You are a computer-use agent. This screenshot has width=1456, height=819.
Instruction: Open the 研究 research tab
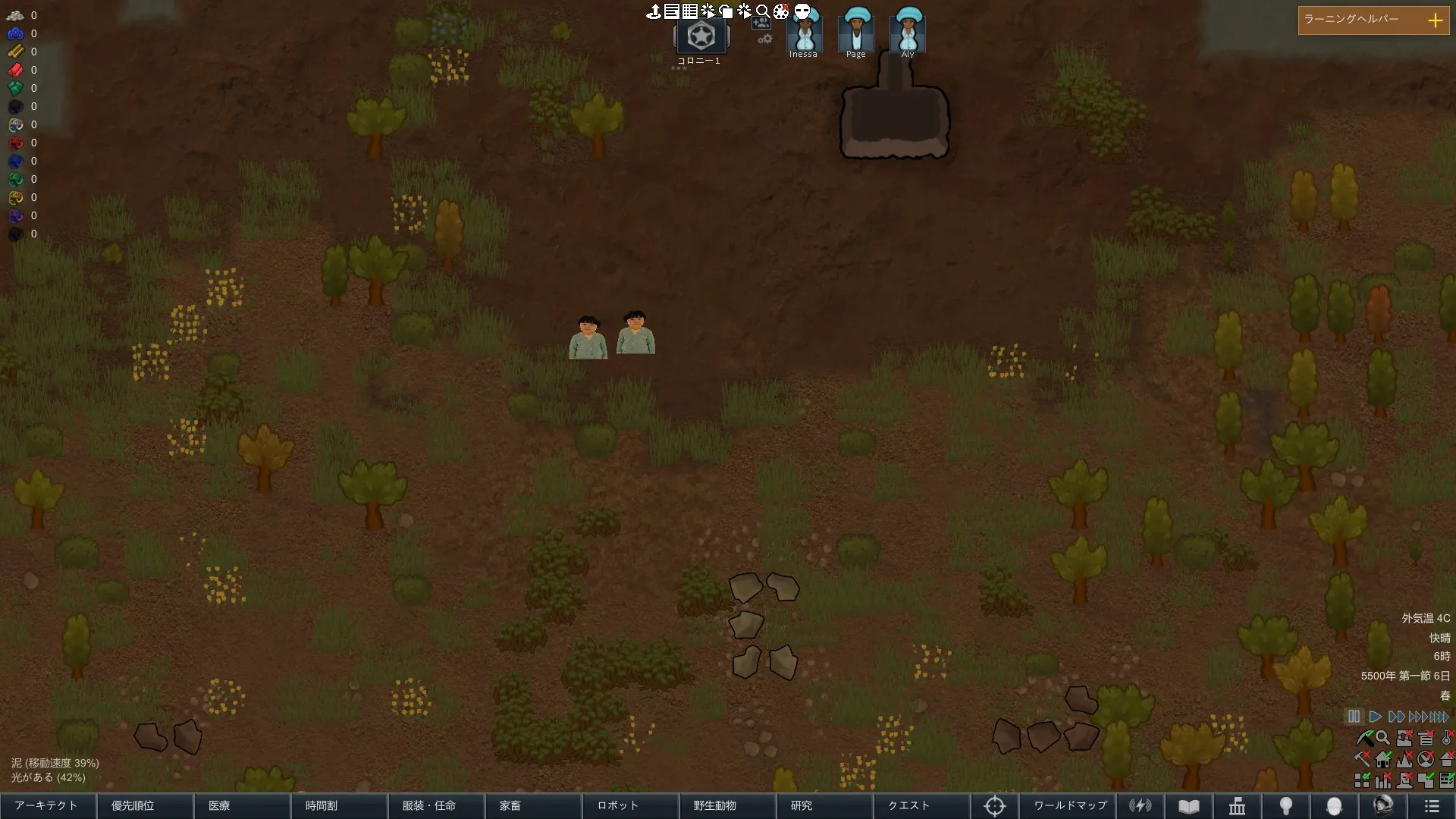click(824, 805)
